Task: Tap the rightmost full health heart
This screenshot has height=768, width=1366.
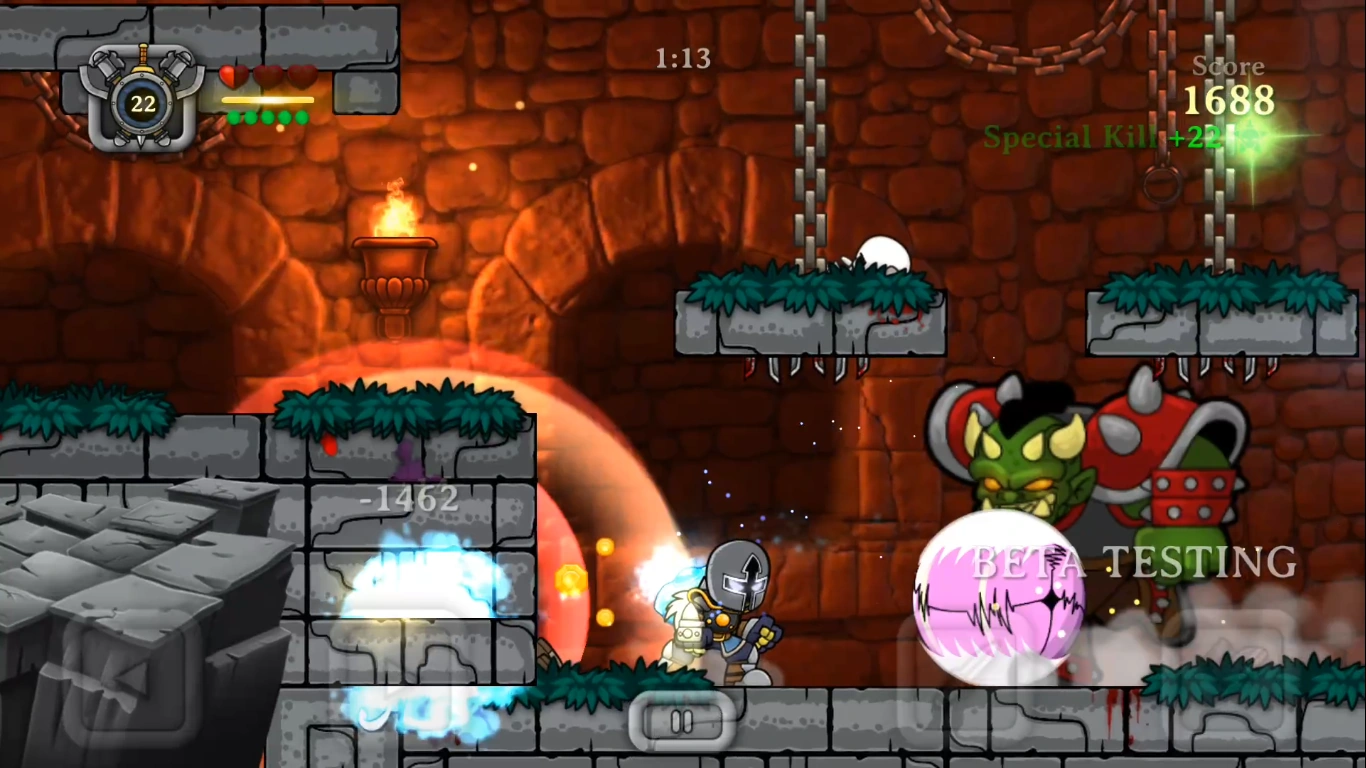Action: pyautogui.click(x=302, y=77)
